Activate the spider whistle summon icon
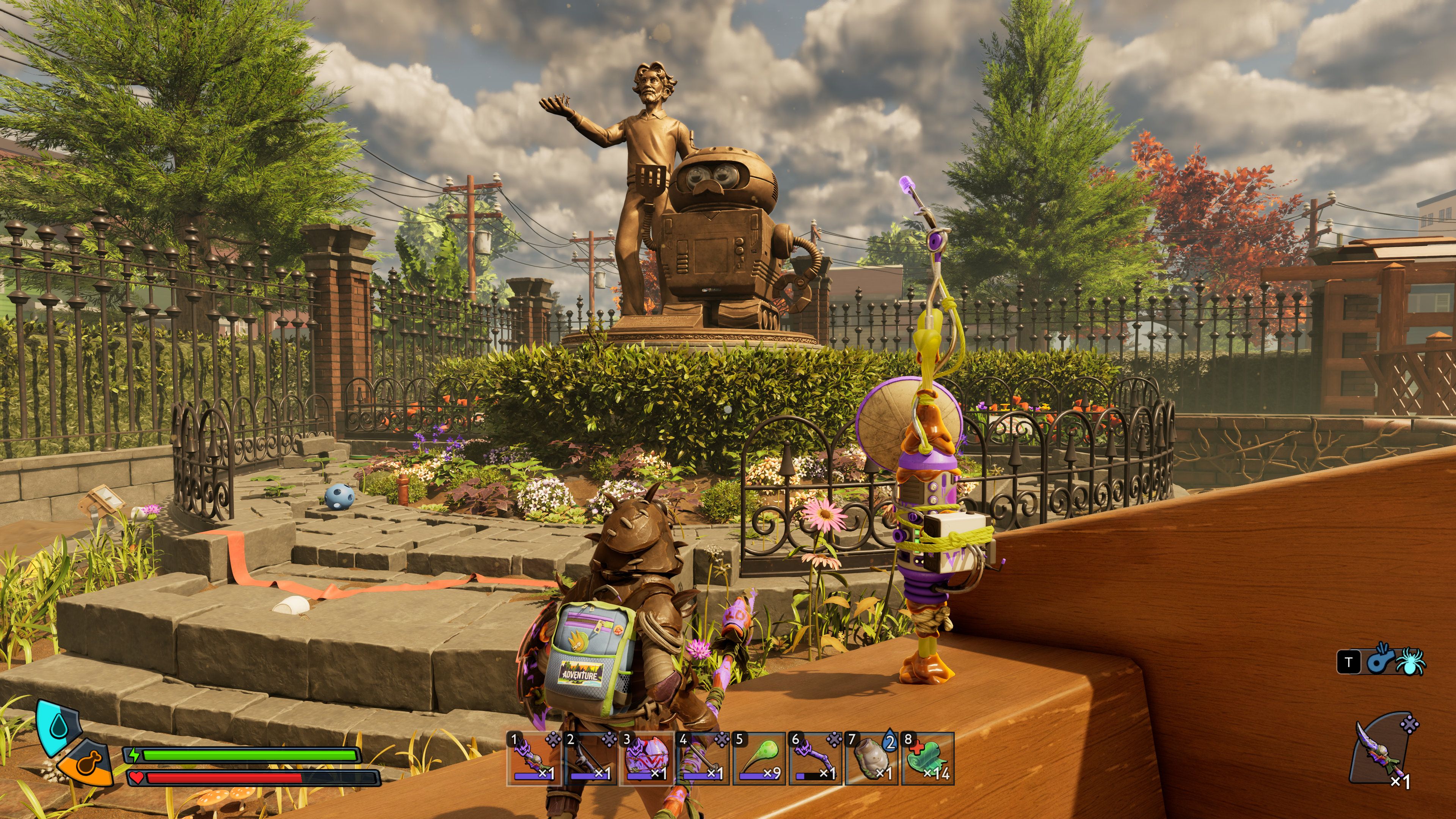This screenshot has width=1456, height=819. coord(1396,661)
